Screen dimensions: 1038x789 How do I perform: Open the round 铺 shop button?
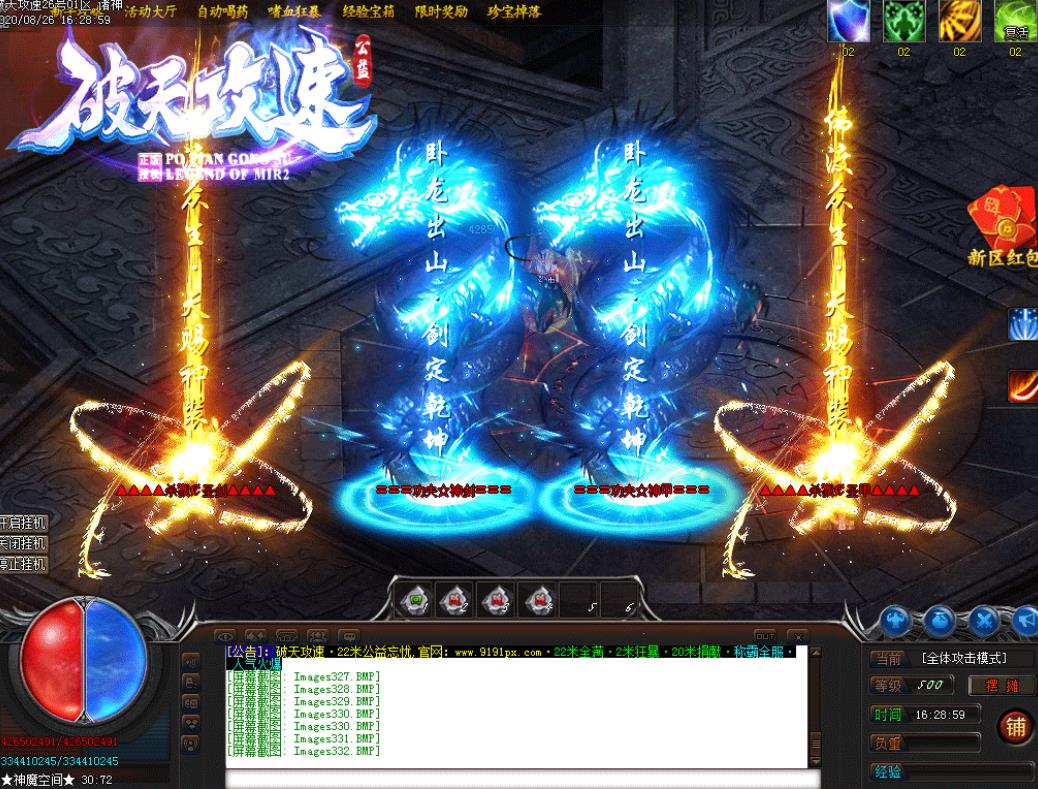click(1015, 727)
